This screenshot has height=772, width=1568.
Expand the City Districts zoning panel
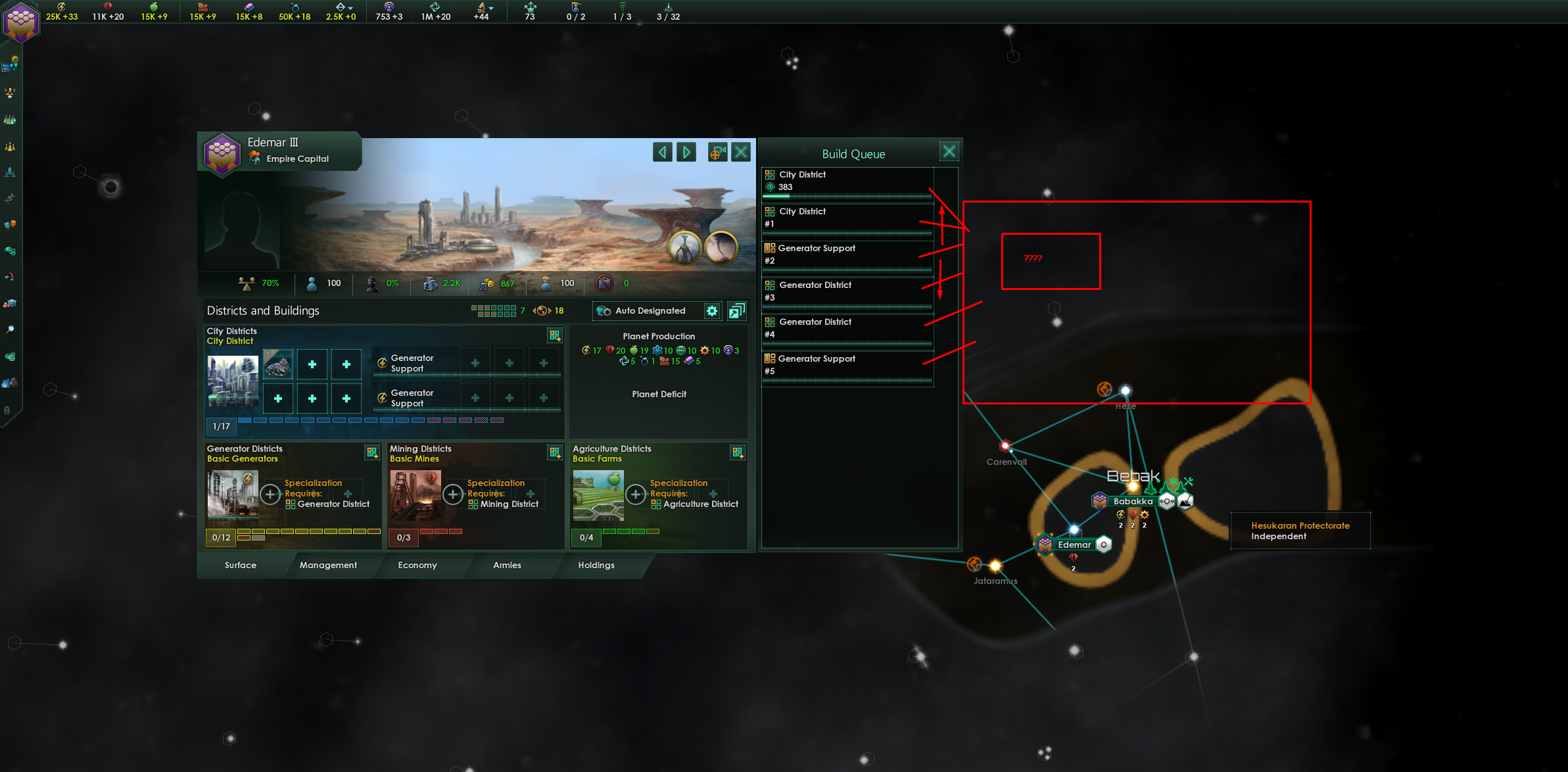click(556, 335)
